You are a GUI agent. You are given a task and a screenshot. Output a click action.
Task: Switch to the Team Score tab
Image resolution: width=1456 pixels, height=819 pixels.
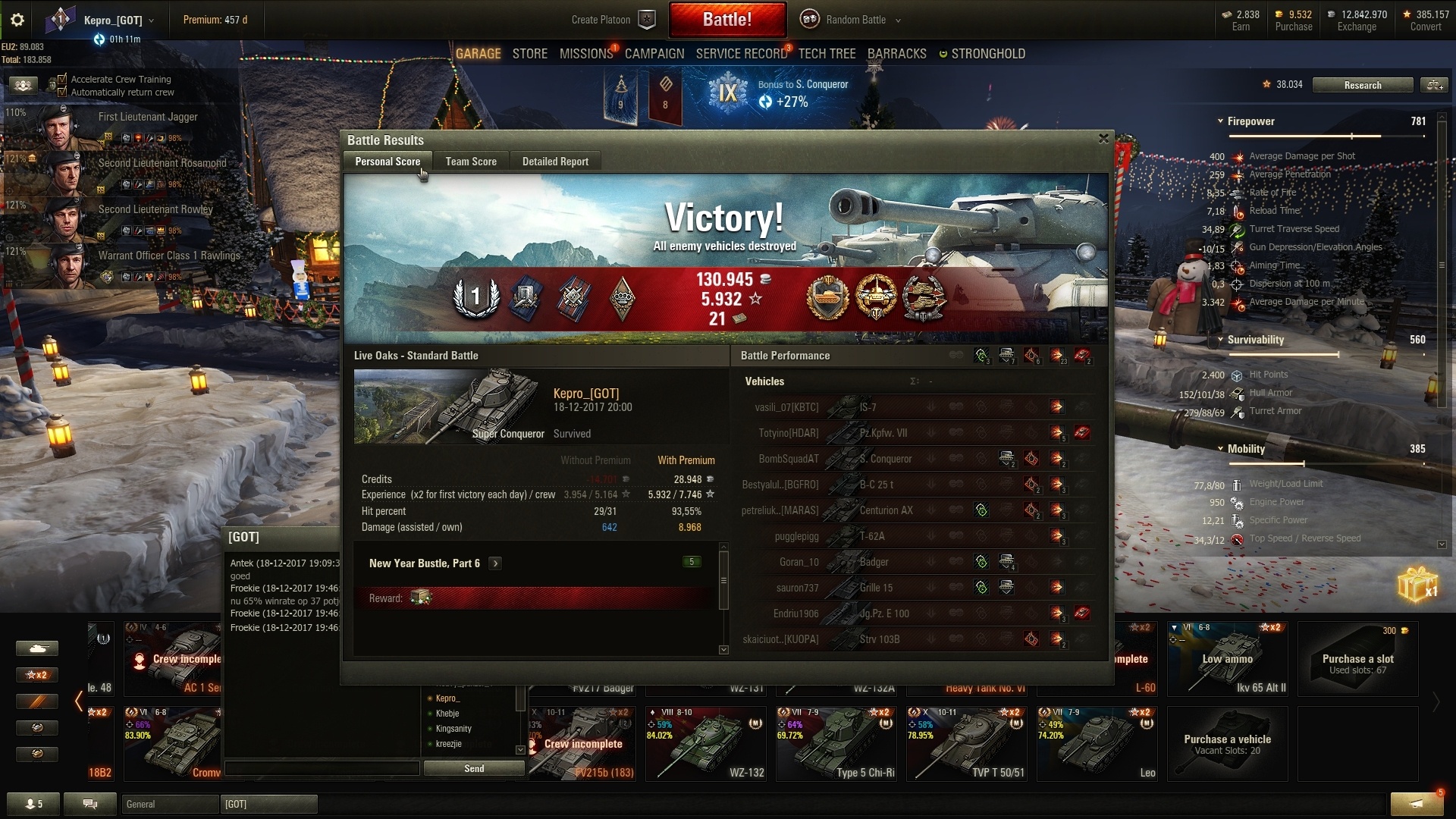click(x=471, y=162)
